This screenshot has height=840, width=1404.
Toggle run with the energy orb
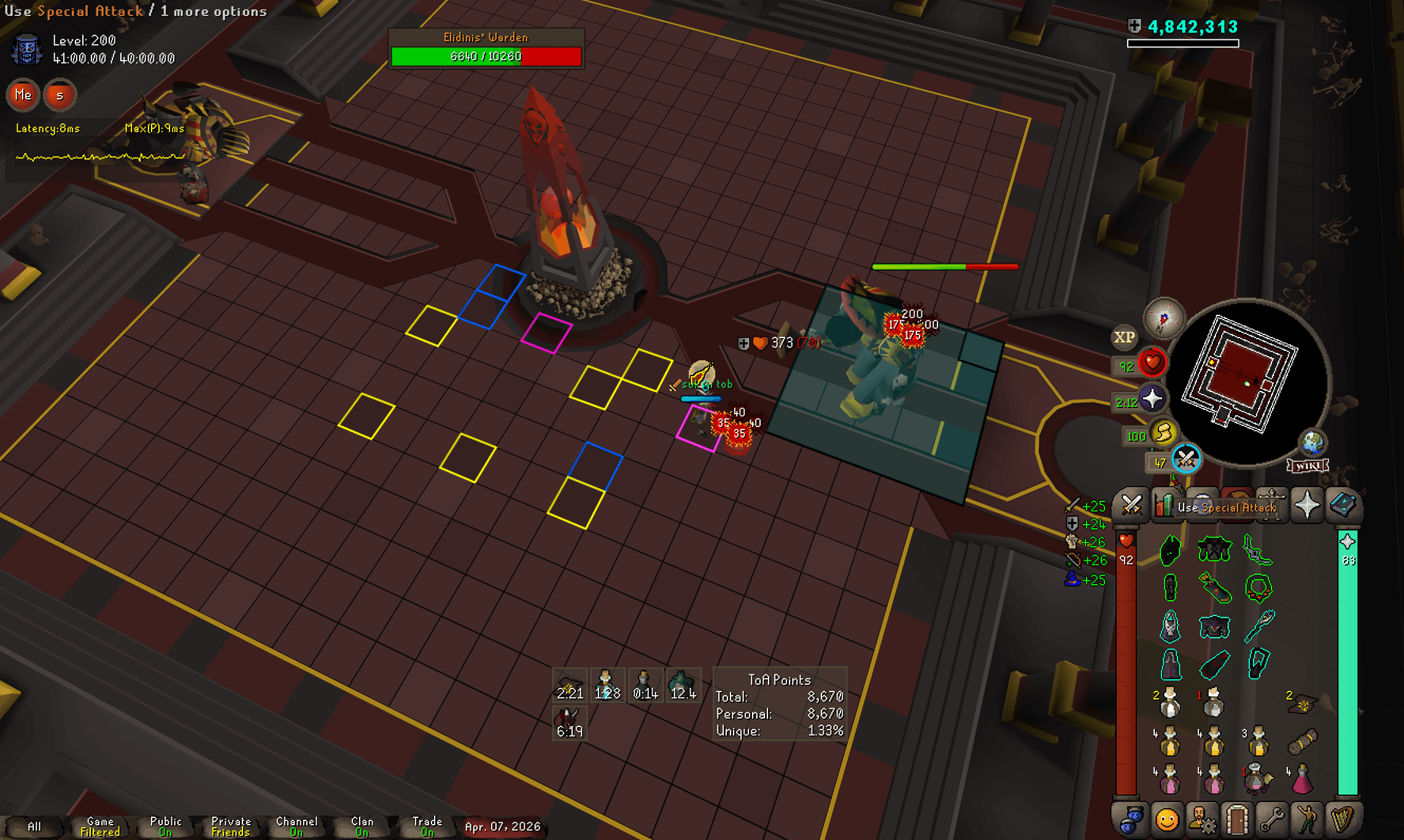click(1166, 433)
